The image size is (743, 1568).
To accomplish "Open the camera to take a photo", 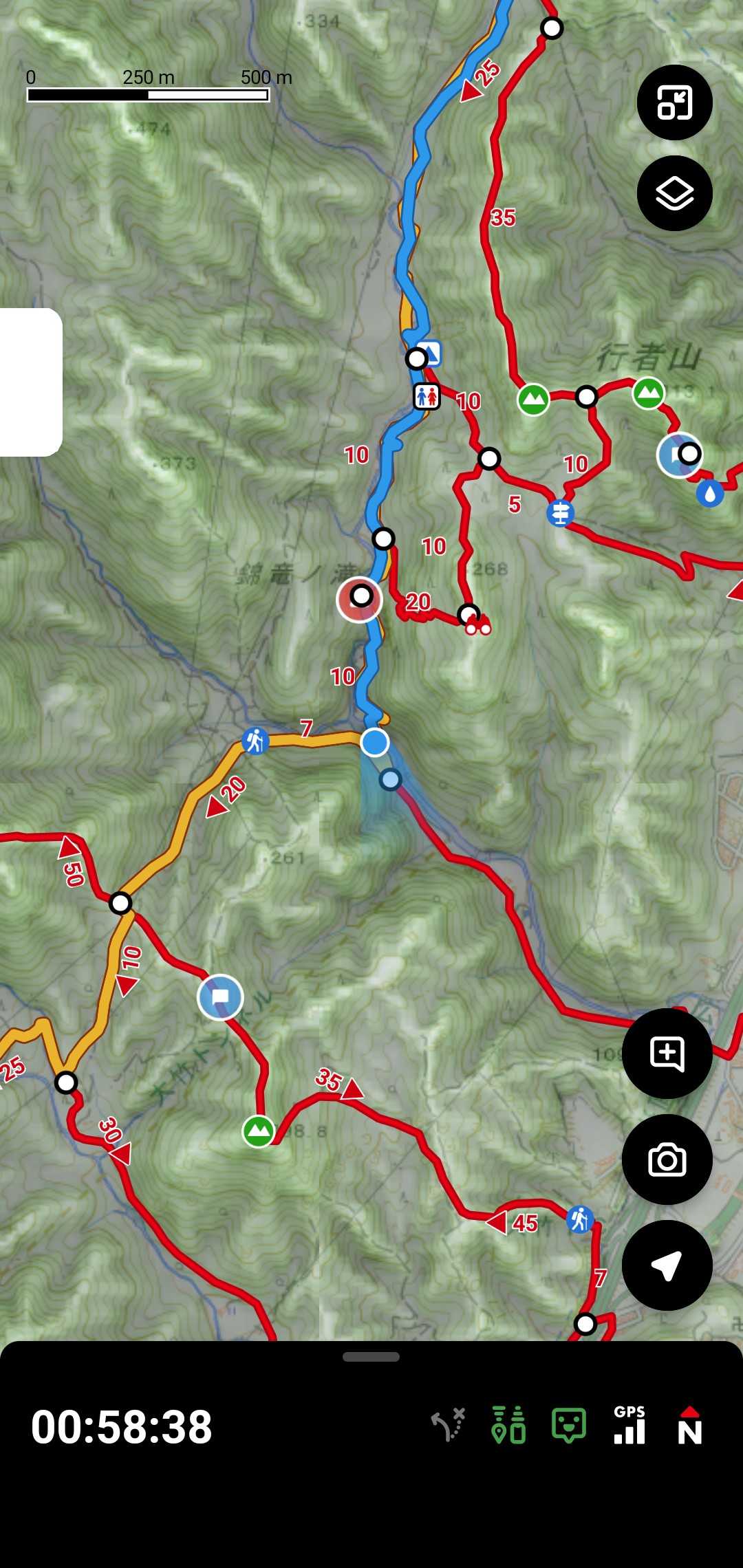I will pos(667,1159).
